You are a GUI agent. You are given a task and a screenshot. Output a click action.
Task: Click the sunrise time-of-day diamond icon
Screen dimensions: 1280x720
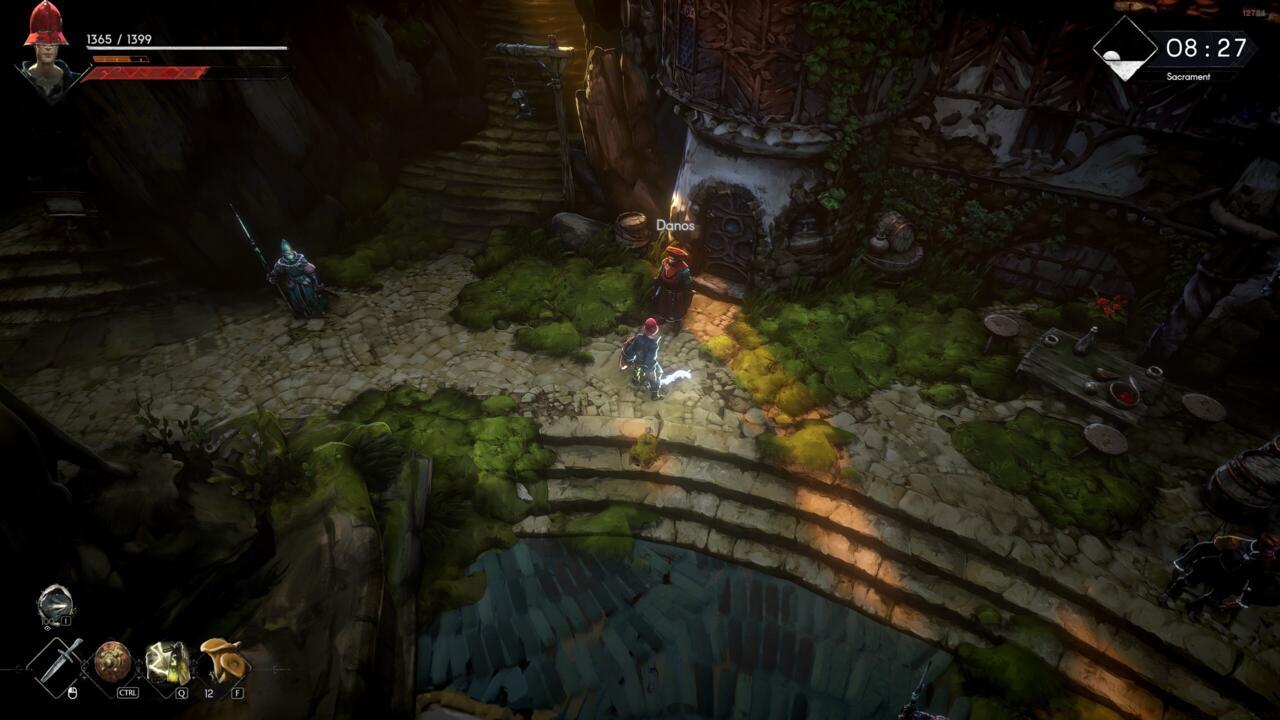coord(1125,49)
